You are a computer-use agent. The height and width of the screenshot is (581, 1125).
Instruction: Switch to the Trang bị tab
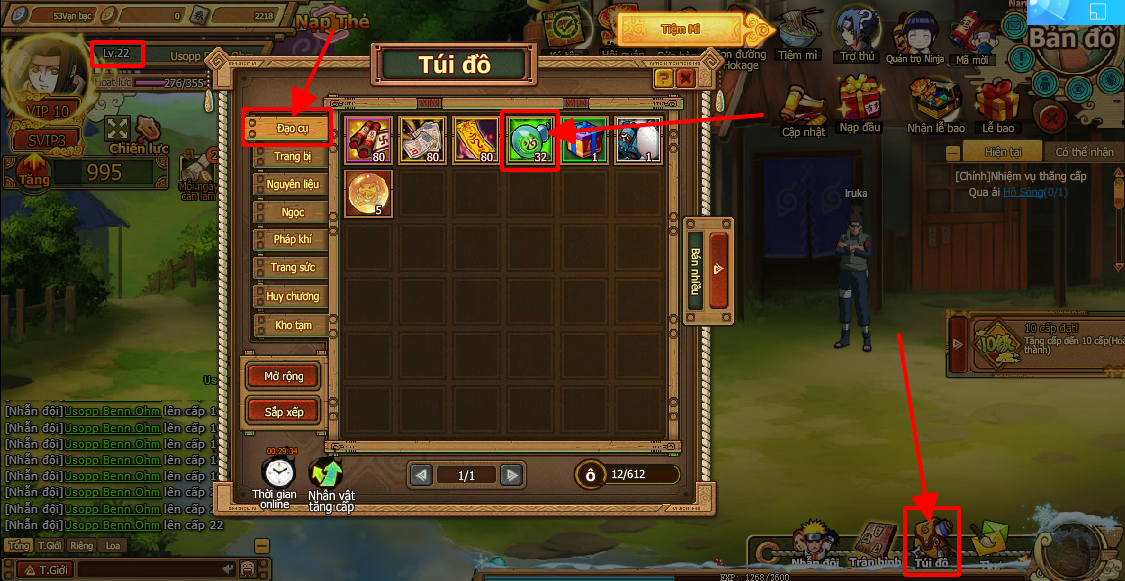292,156
